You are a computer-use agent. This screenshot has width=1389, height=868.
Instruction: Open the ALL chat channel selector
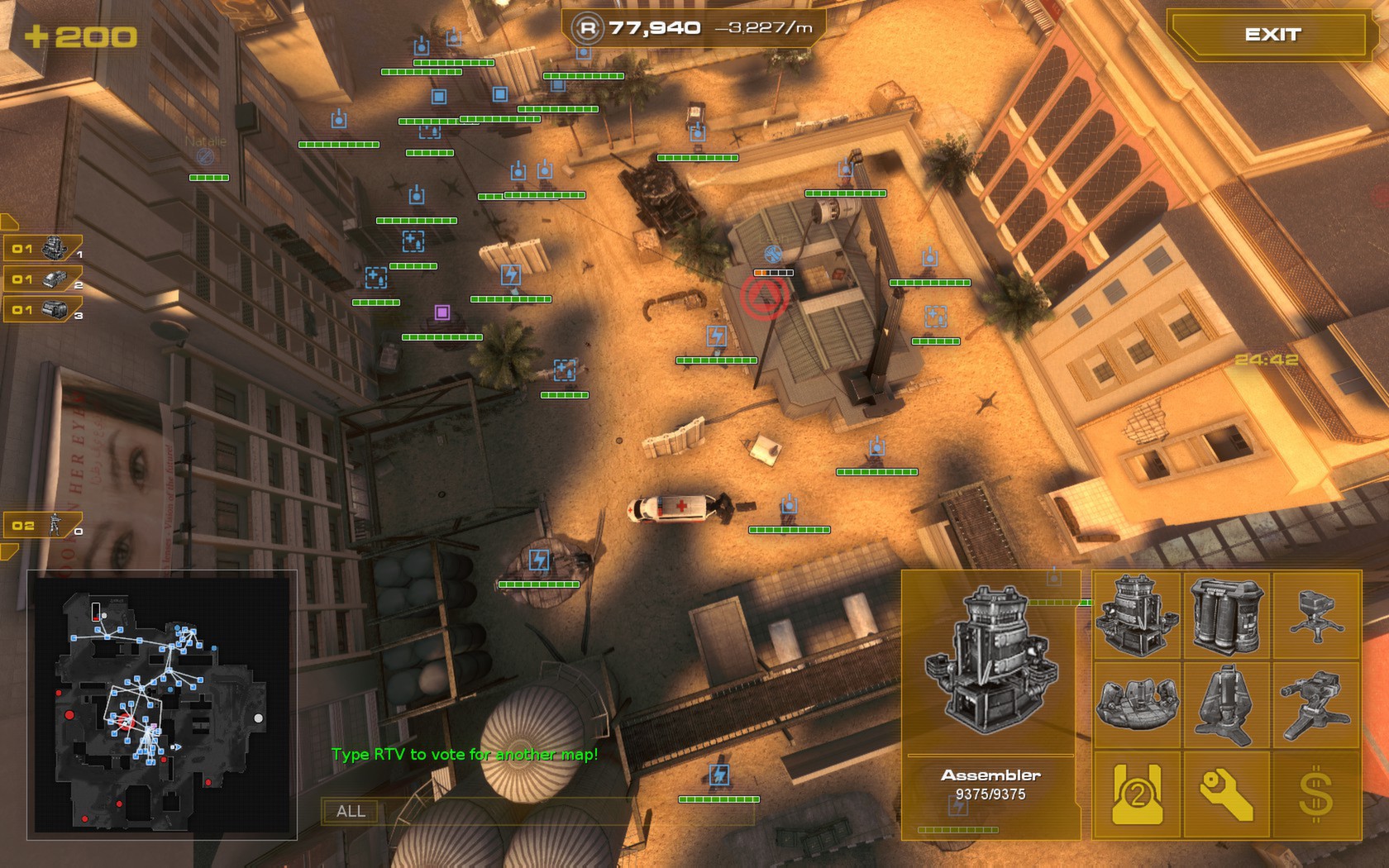click(351, 811)
